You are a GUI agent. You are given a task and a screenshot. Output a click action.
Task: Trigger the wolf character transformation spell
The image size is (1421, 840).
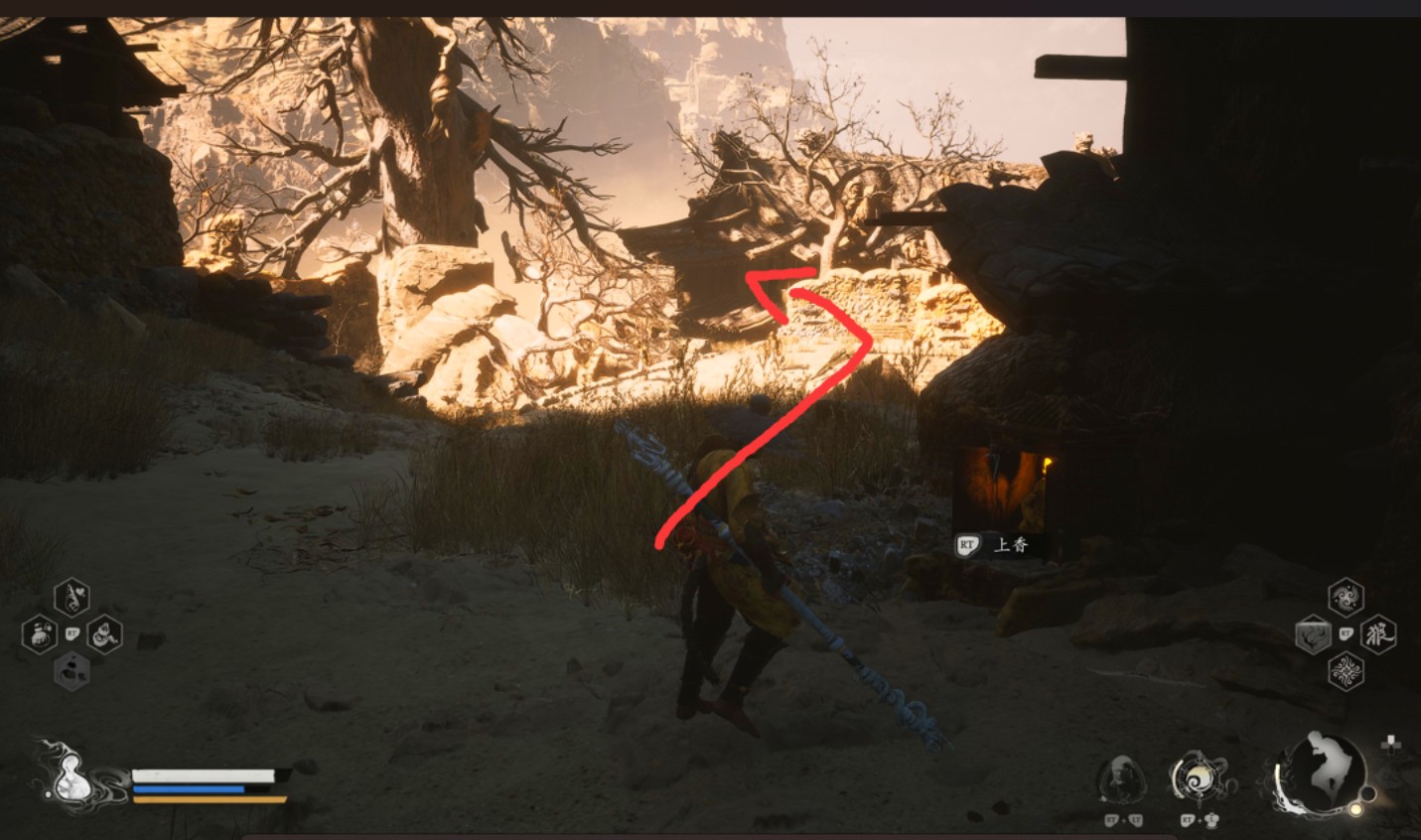click(x=1377, y=633)
